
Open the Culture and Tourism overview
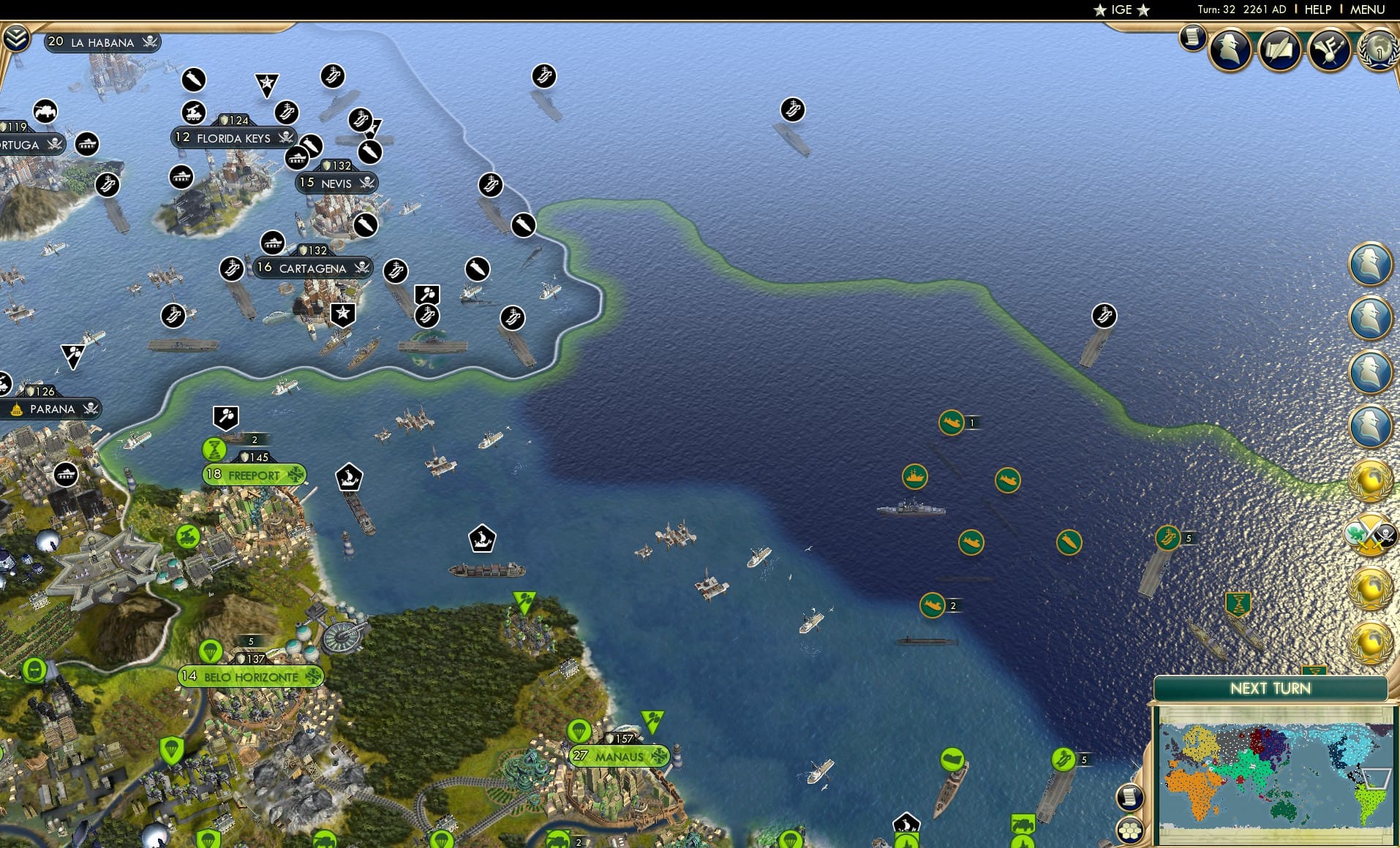[x=1330, y=48]
